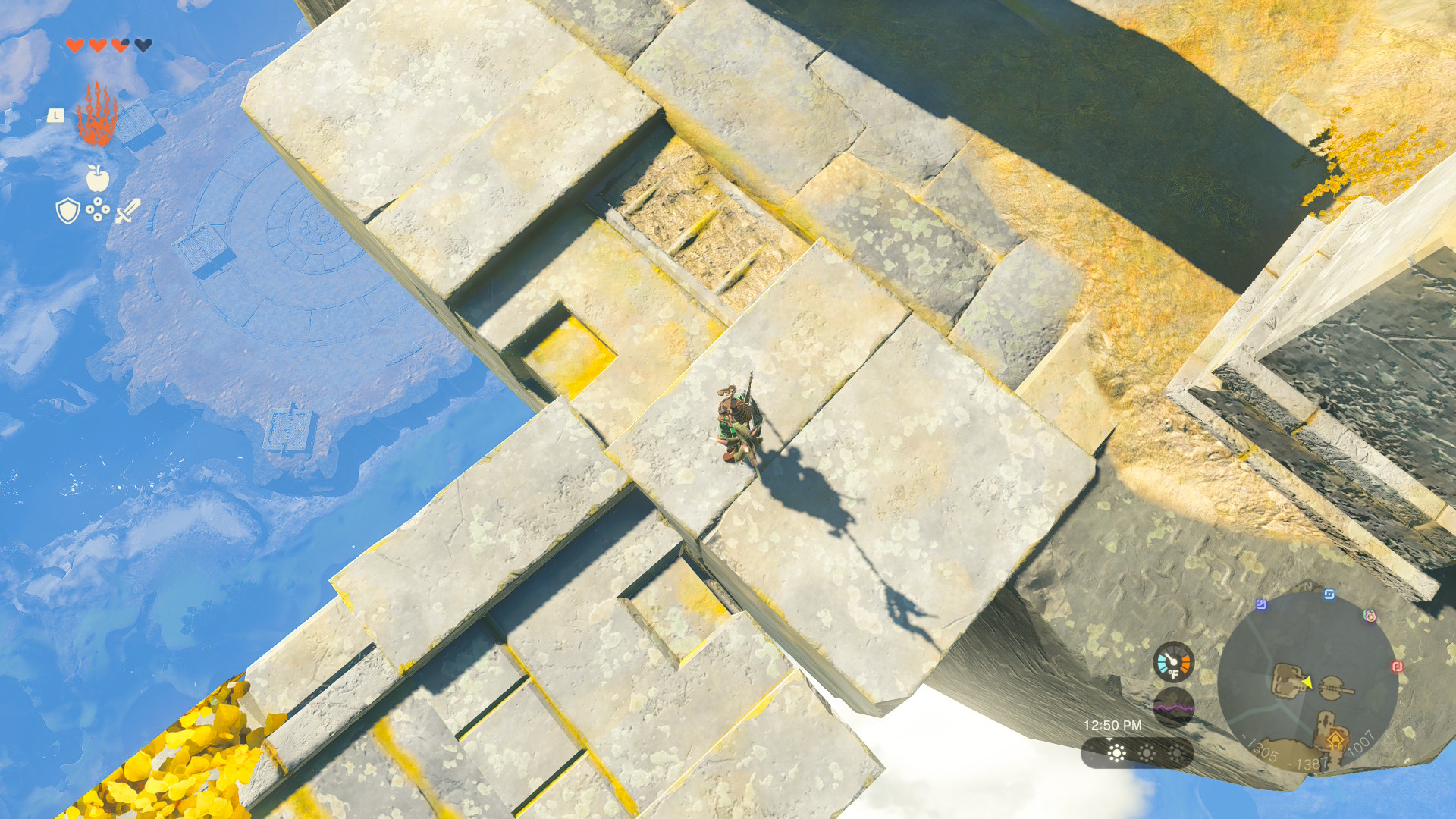1456x819 pixels.
Task: Pick the dark purple shrine marker on minimap
Action: (x=1261, y=604)
